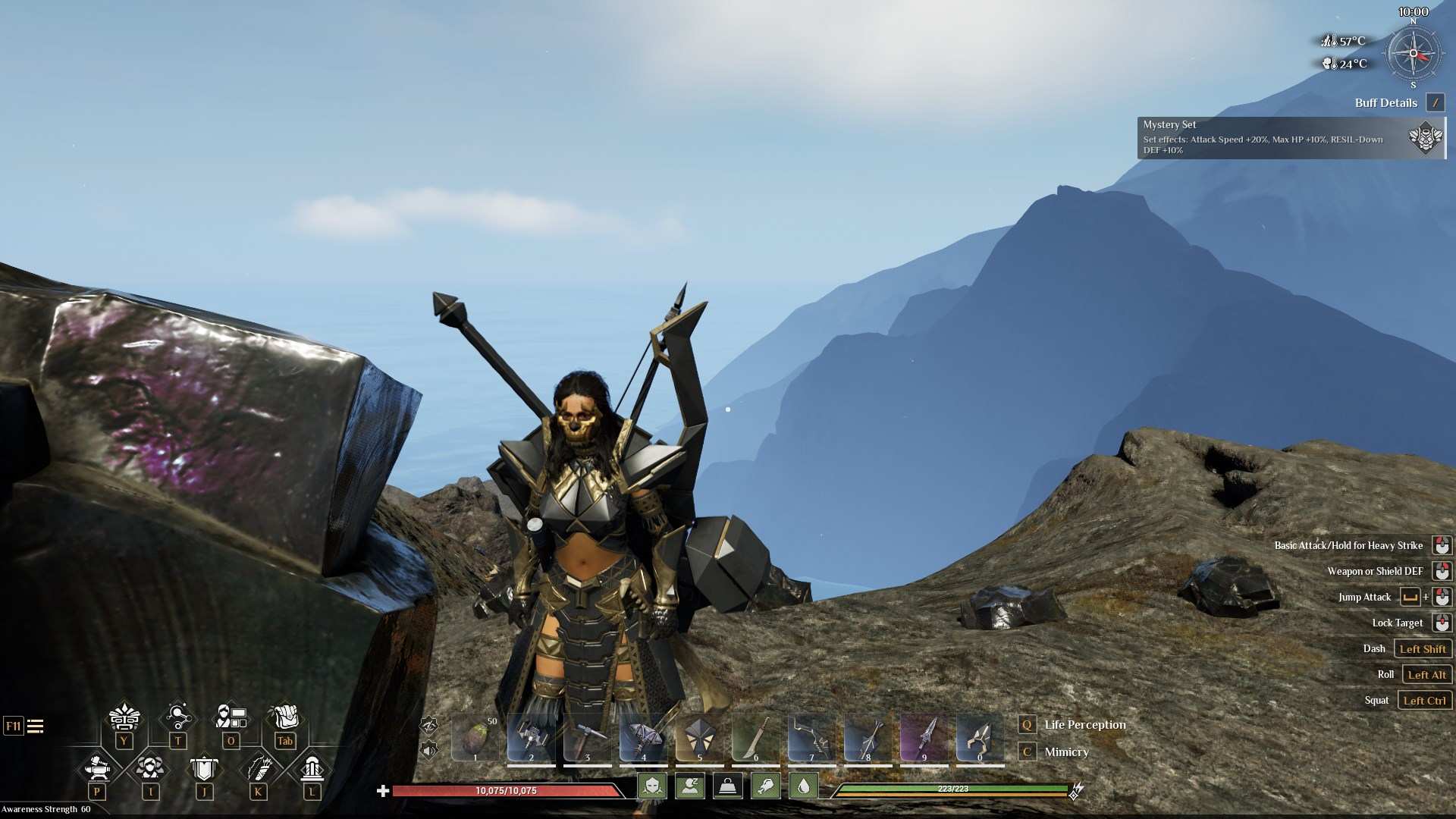The width and height of the screenshot is (1456, 819).
Task: Select the purple spear in hotbar slot 9
Action: click(x=924, y=737)
